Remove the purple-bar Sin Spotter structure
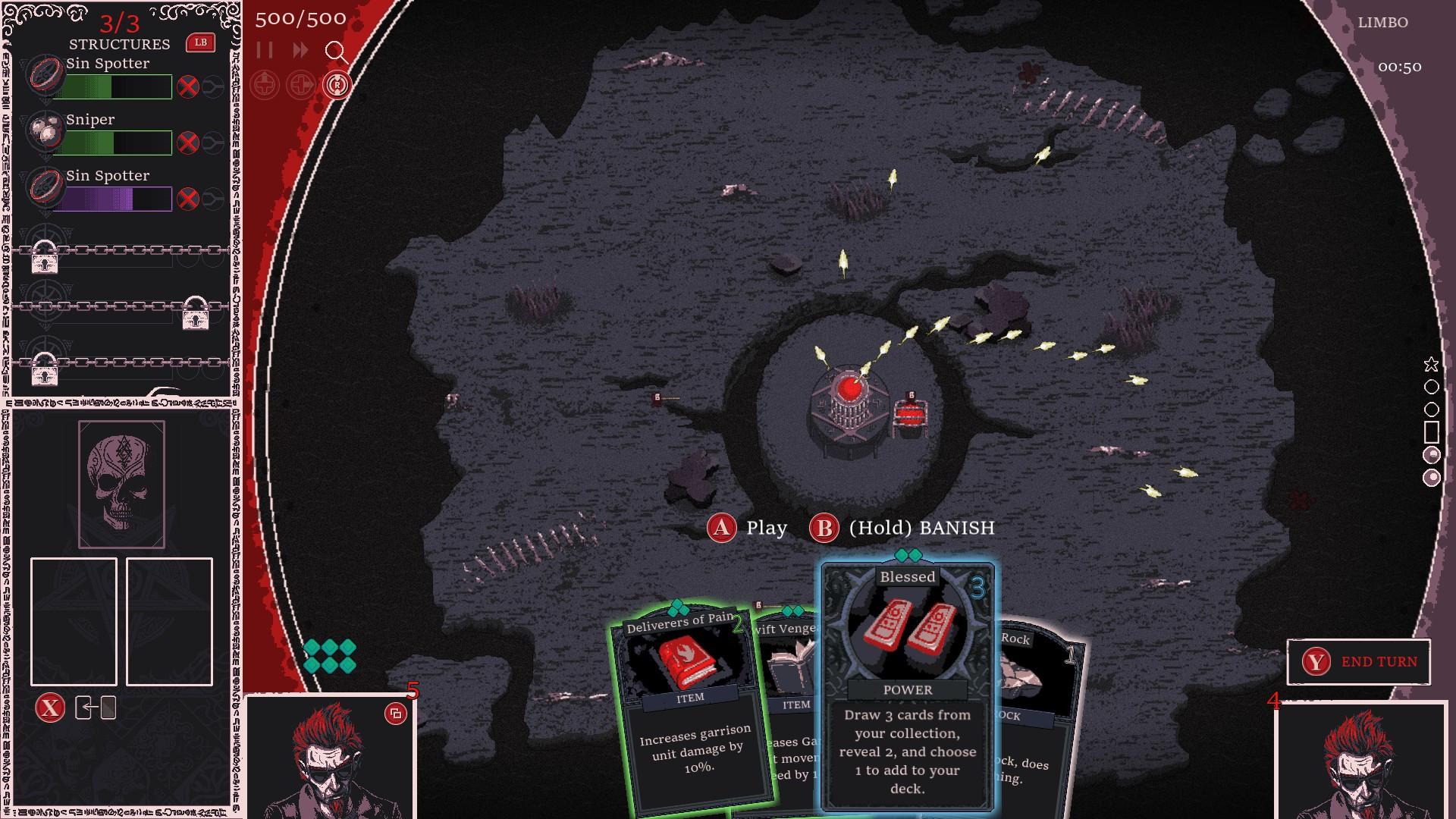Screen dimensions: 1456x819 pos(188,199)
